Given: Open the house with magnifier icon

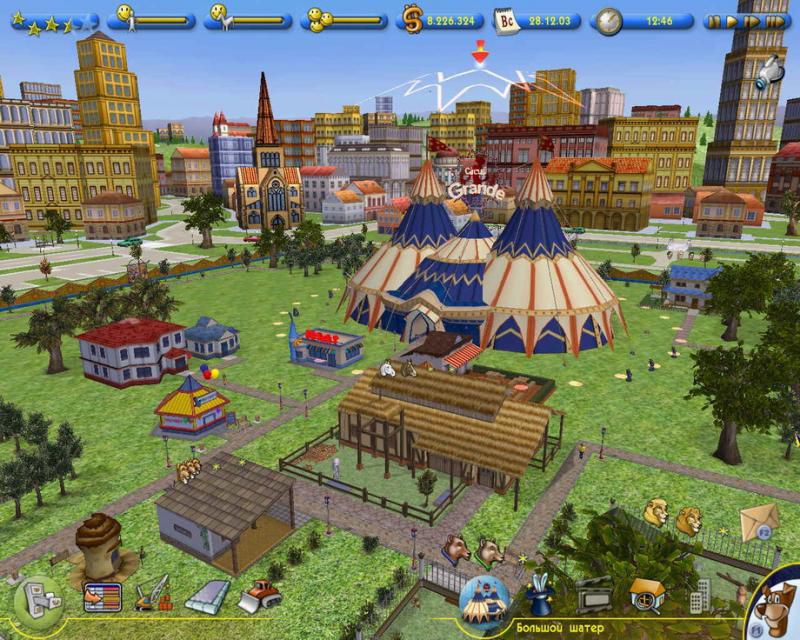Looking at the screenshot, I should (x=646, y=596).
